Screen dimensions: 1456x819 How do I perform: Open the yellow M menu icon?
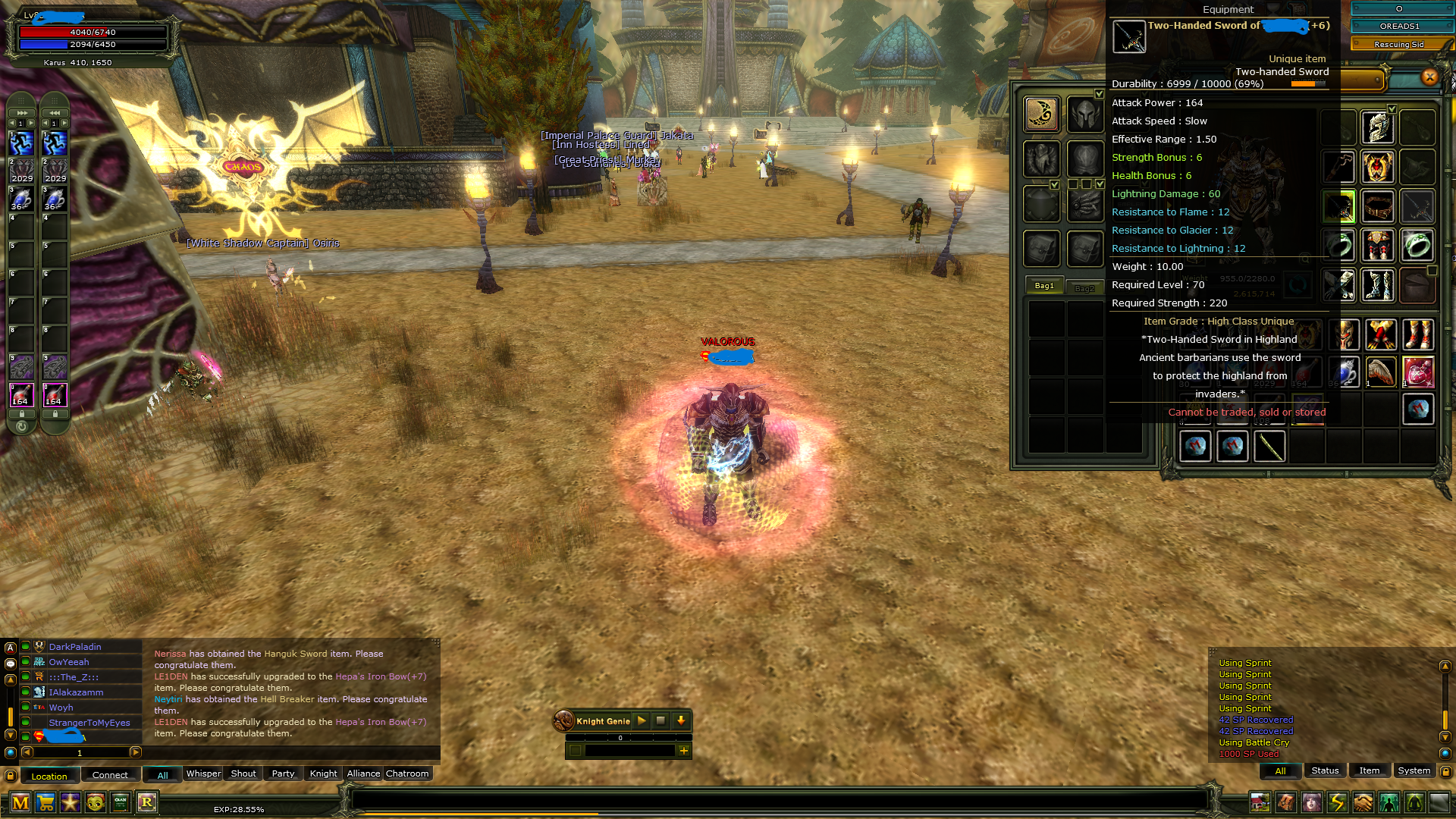click(20, 802)
